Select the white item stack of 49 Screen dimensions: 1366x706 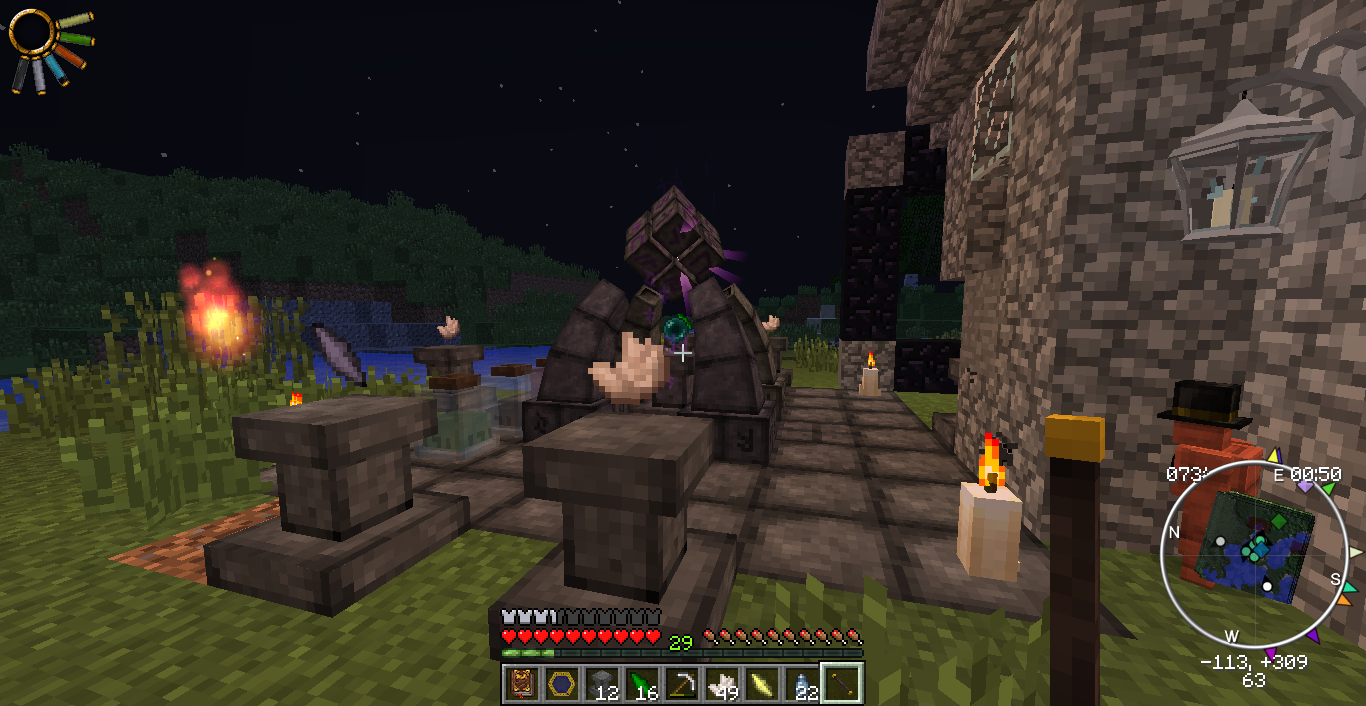[721, 684]
